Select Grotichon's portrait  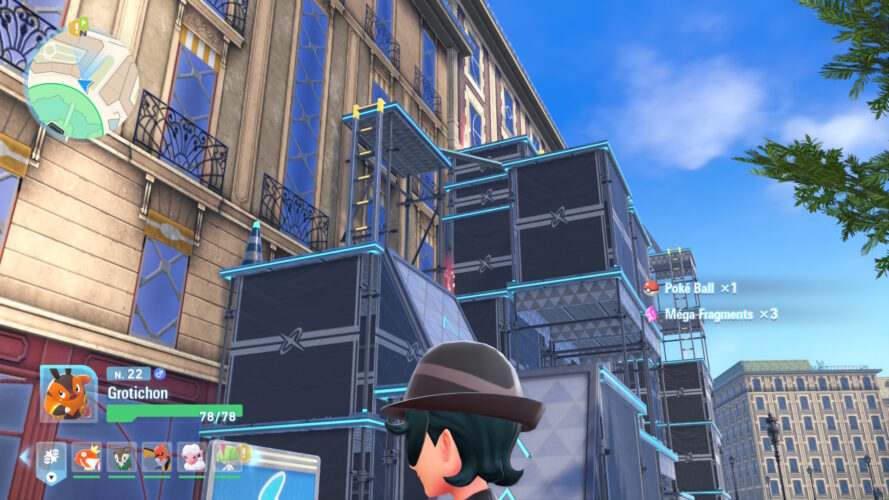click(68, 393)
